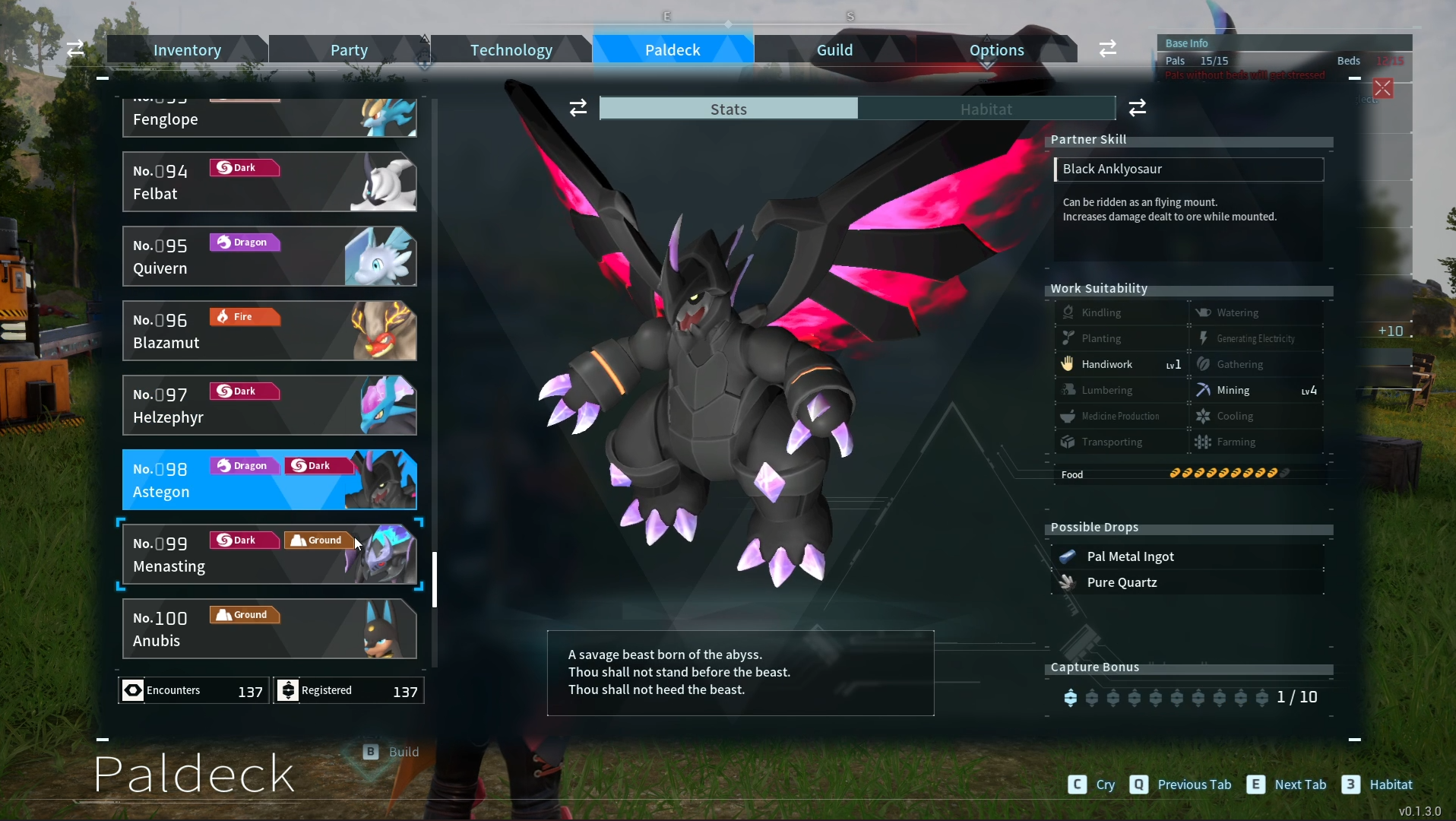Click the Pal Metal Ingot drop icon
This screenshot has height=821, width=1456.
point(1068,556)
